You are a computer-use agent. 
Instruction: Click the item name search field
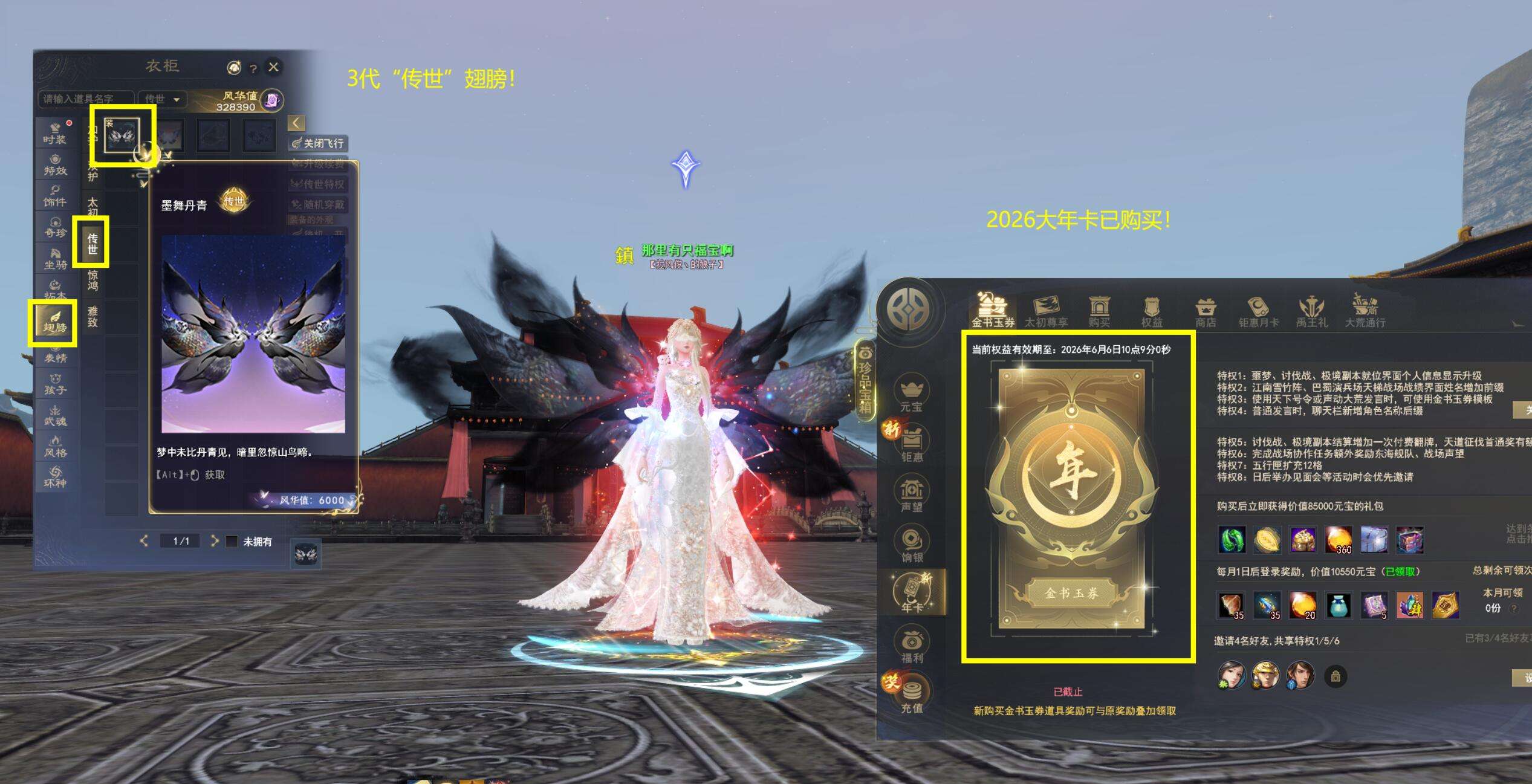(x=85, y=99)
